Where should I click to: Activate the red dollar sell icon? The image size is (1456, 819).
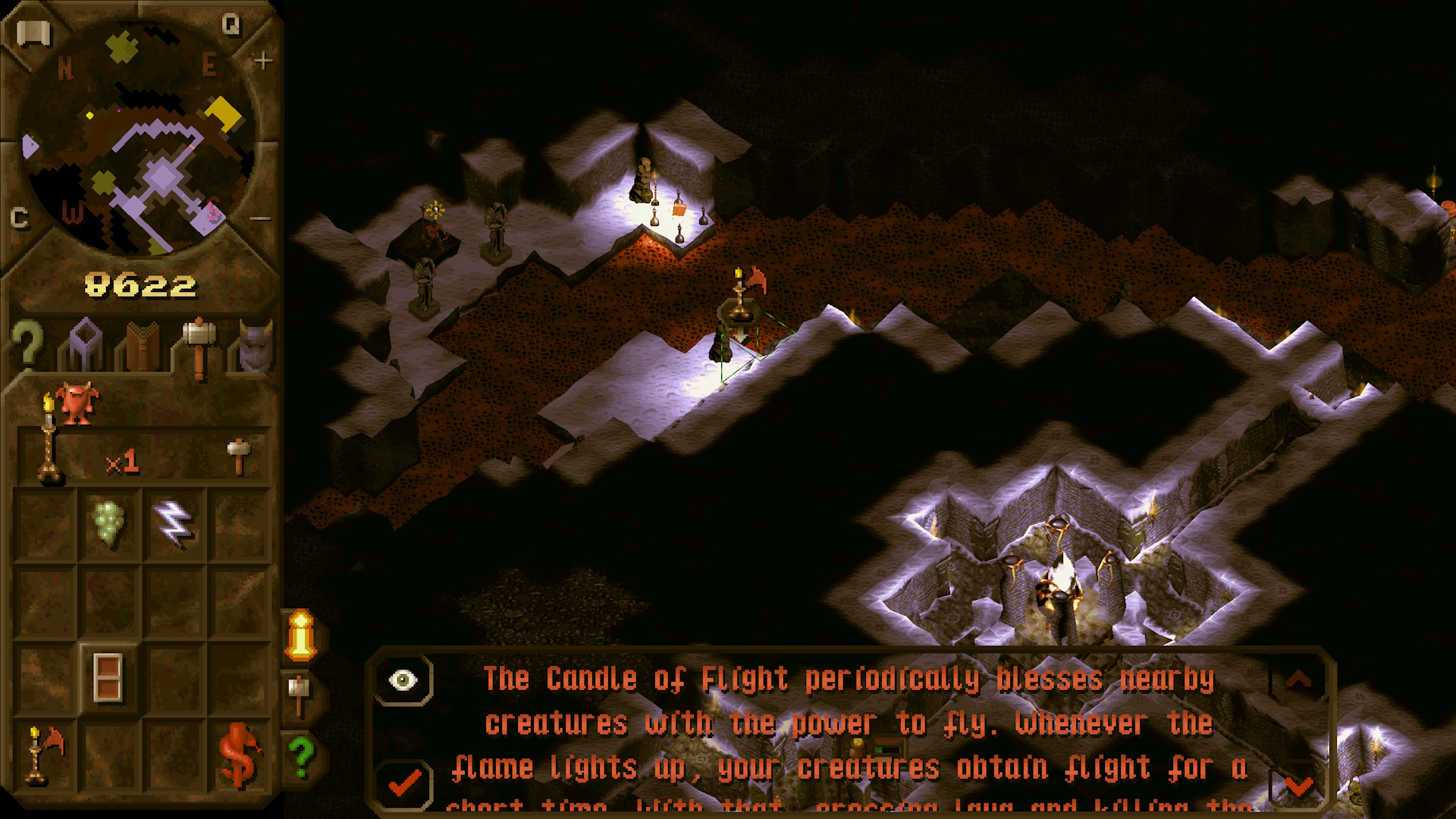(x=238, y=755)
